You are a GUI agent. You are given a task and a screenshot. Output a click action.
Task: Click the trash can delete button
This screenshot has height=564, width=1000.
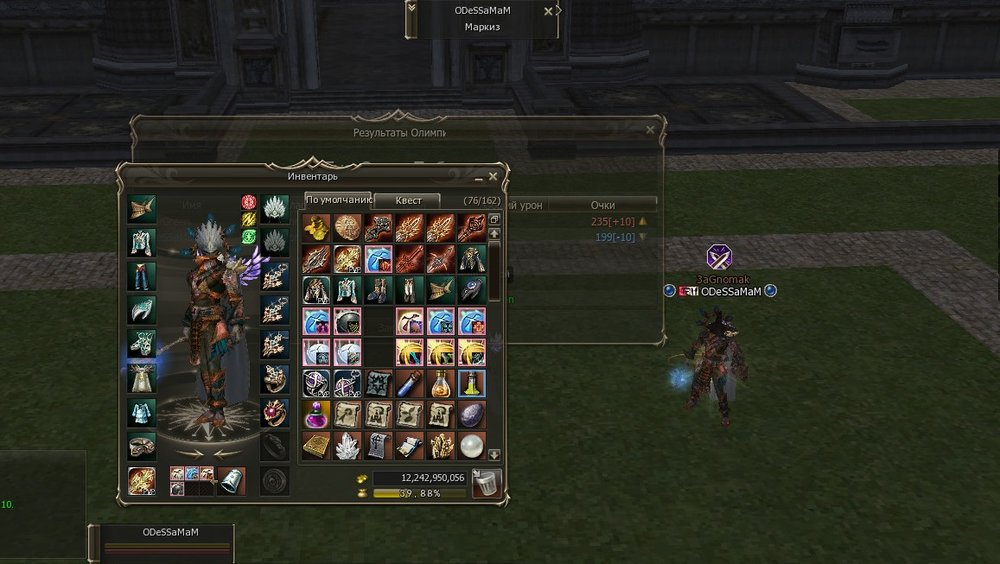pyautogui.click(x=486, y=484)
